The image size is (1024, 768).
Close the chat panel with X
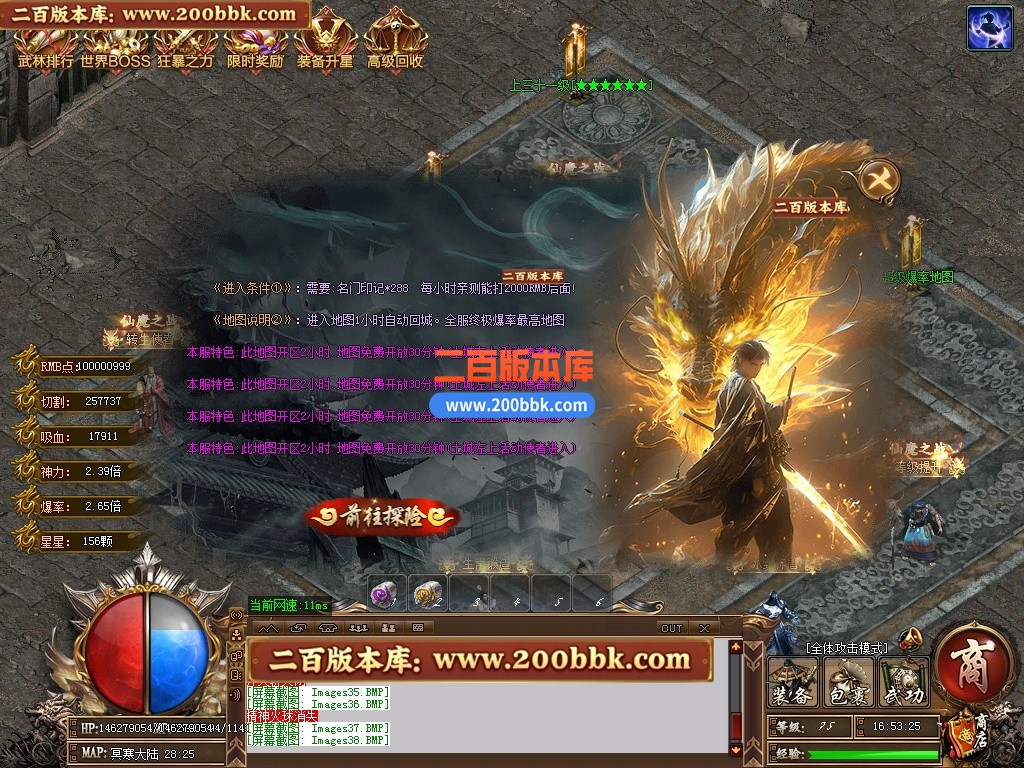705,628
